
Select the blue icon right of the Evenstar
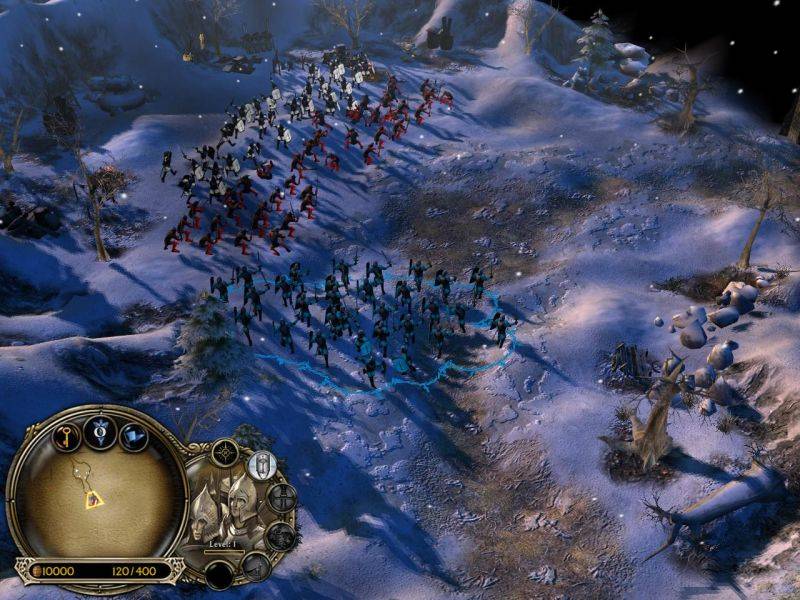tap(133, 437)
